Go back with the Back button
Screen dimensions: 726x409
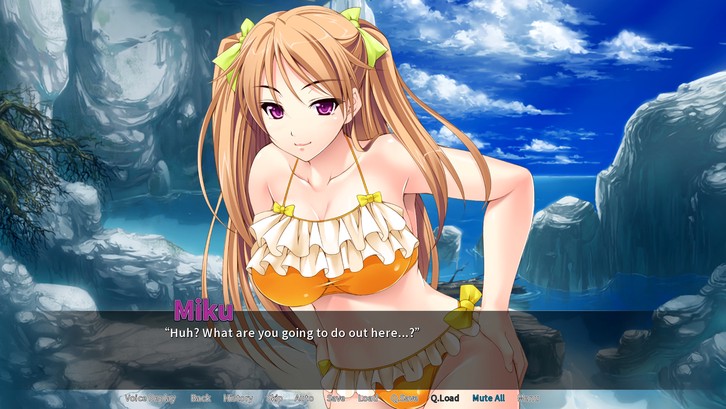(200, 398)
